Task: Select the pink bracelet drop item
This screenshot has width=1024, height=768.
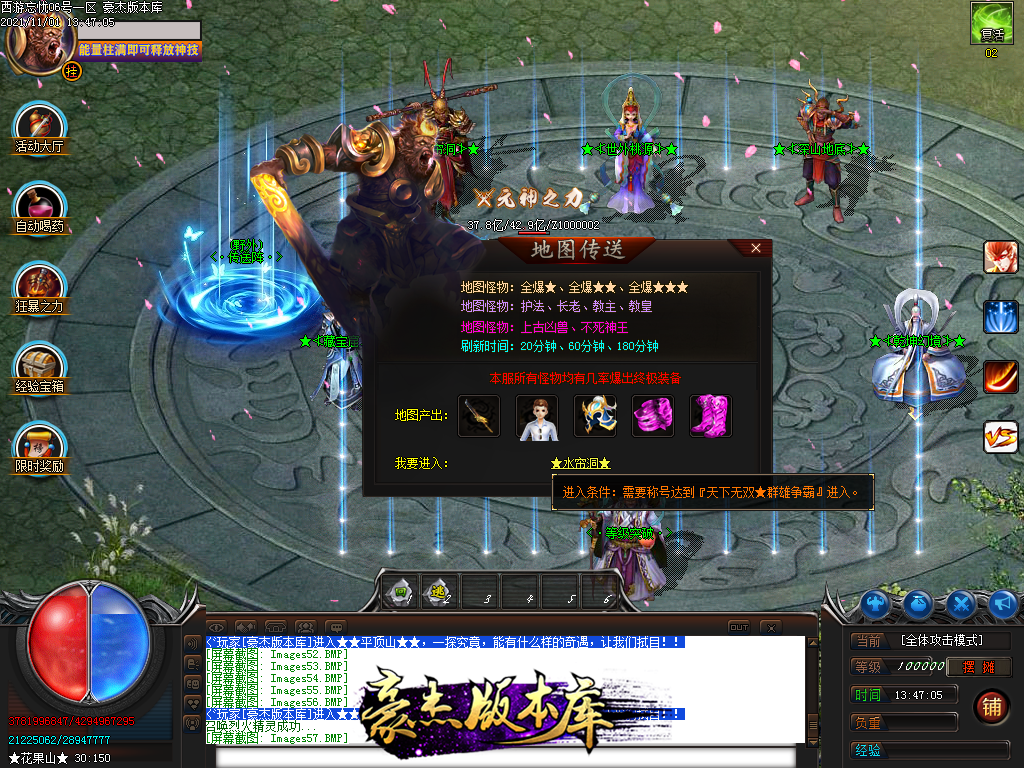Action: pos(653,416)
